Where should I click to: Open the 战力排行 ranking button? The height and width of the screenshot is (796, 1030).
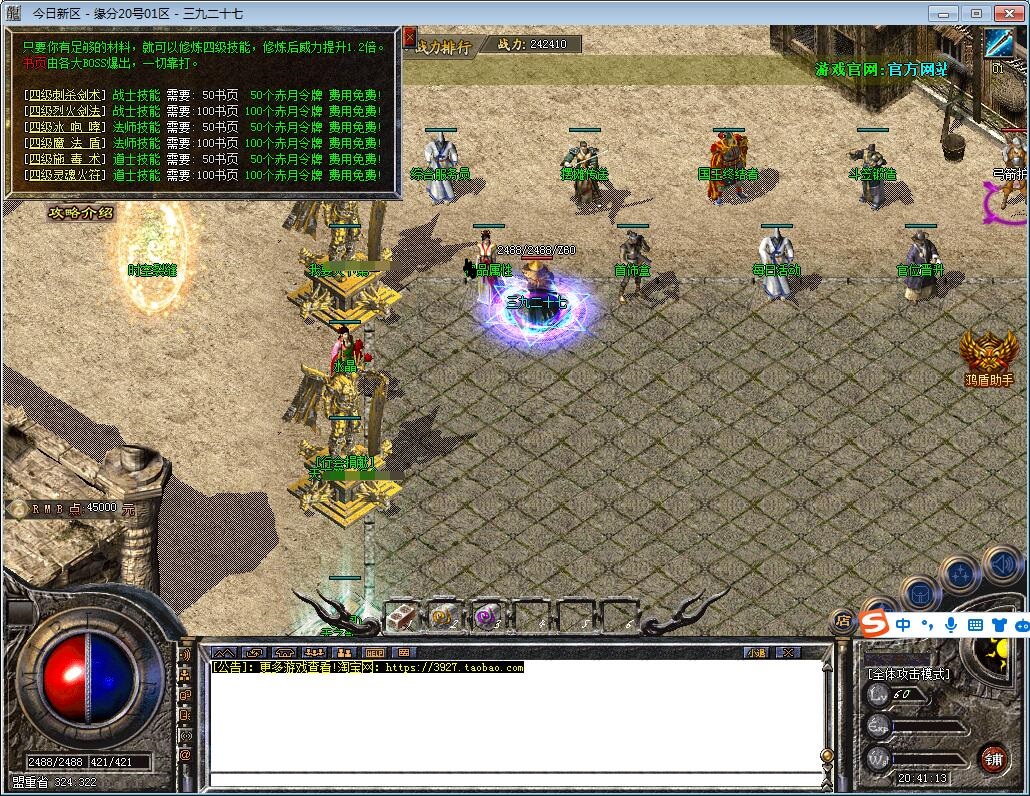pyautogui.click(x=443, y=45)
